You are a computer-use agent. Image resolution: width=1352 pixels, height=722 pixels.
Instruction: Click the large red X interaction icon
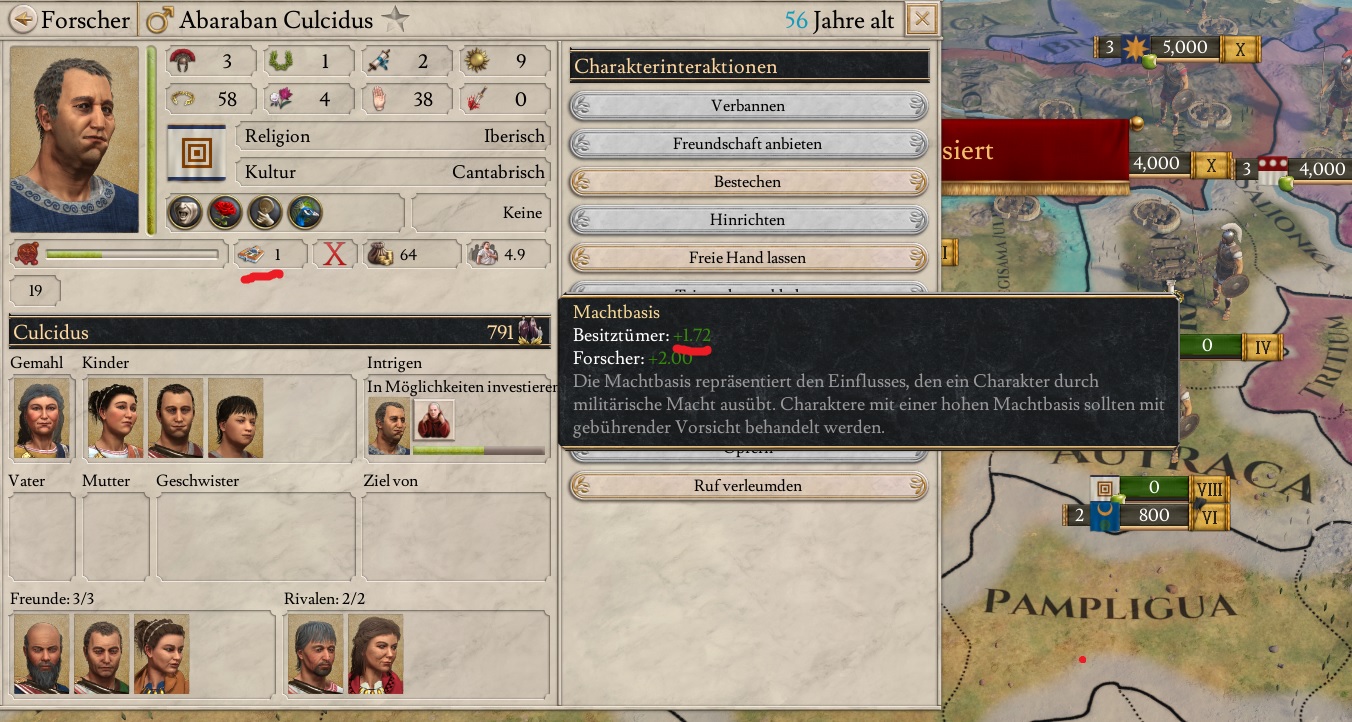click(335, 255)
